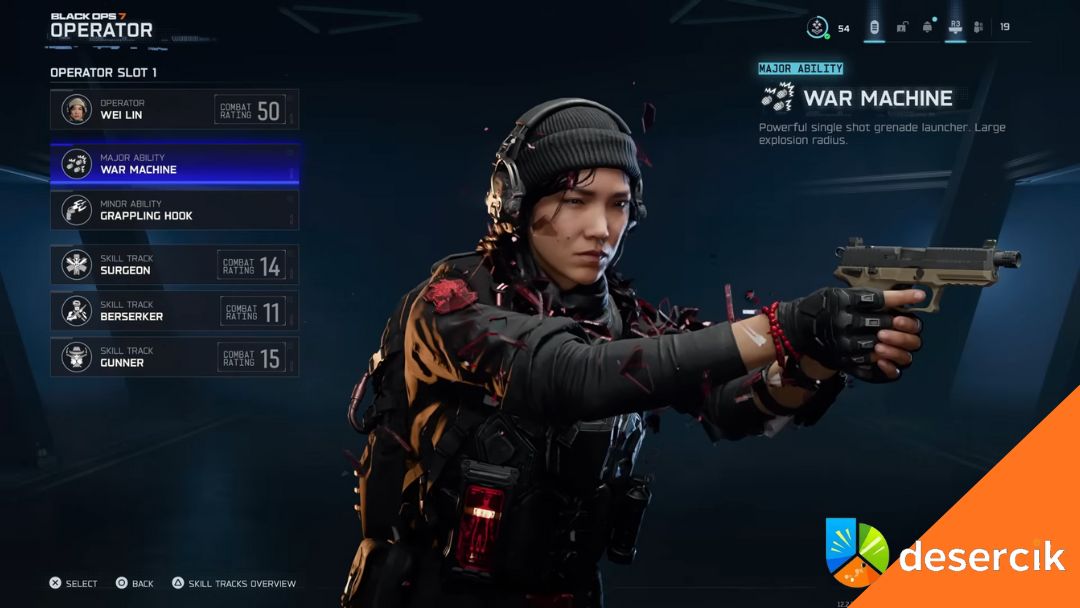Open the Berserker skill track
1080x608 pixels.
click(x=174, y=311)
